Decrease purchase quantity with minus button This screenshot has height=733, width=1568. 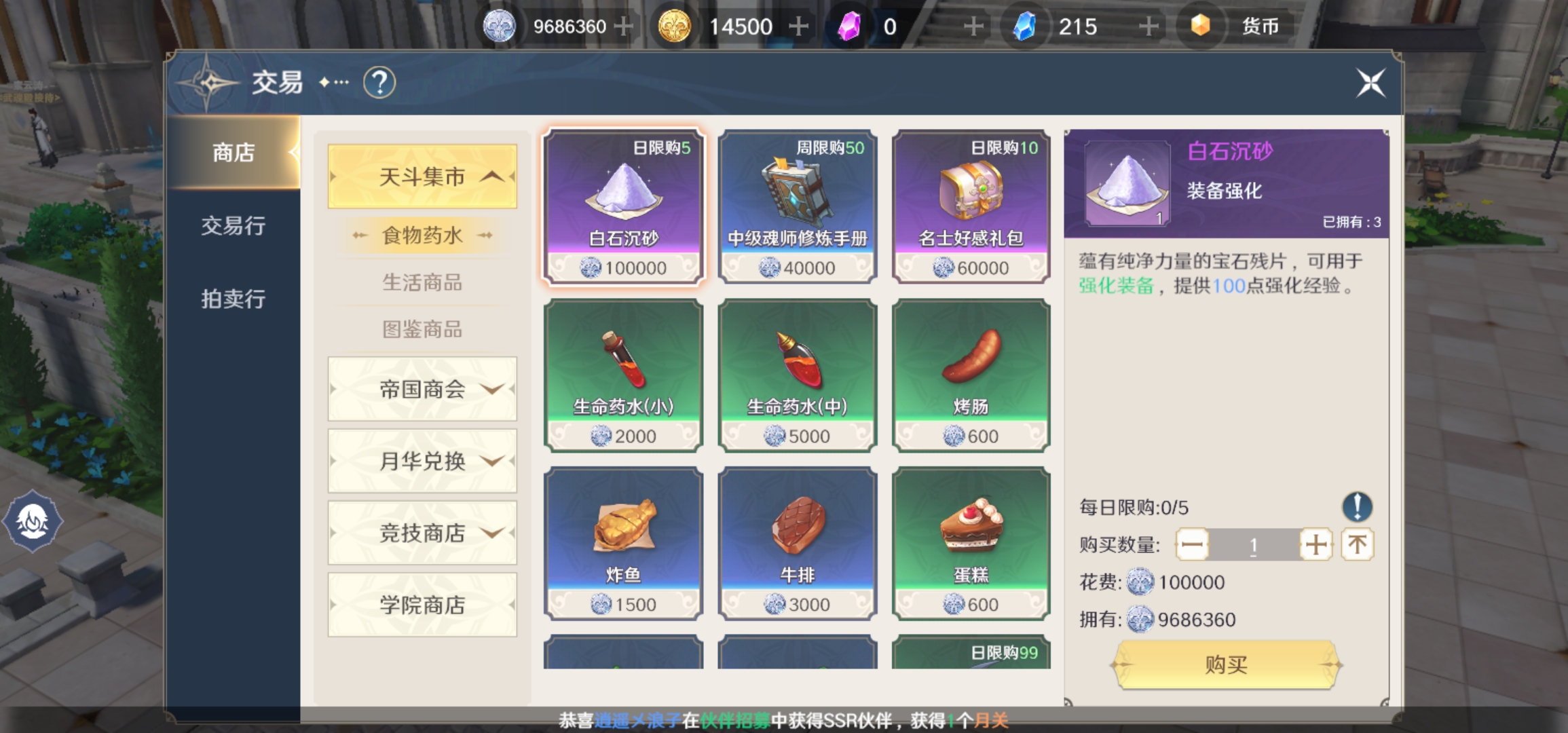pyautogui.click(x=1192, y=544)
